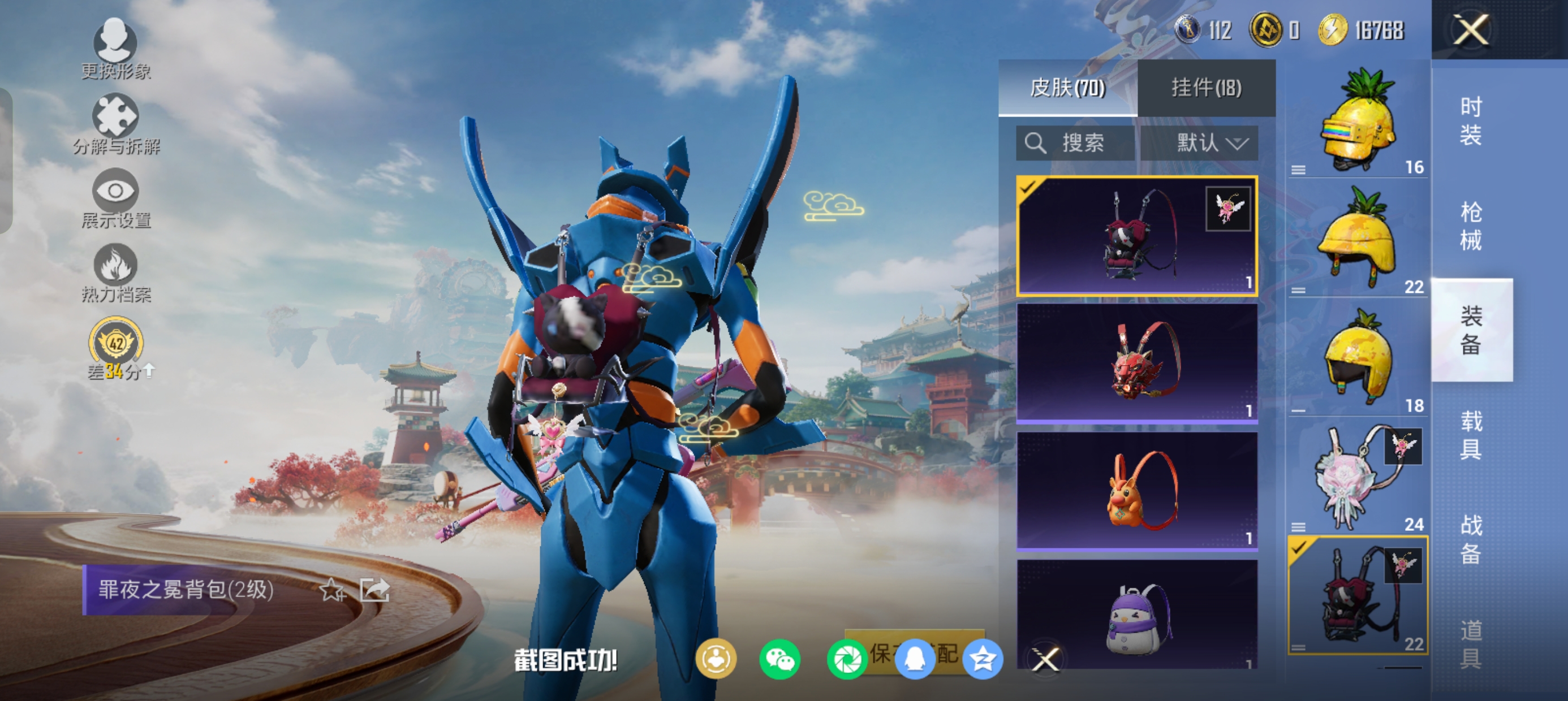The width and height of the screenshot is (1568, 701).
Task: Switch to the 挂件(18) tab
Action: tap(1206, 88)
